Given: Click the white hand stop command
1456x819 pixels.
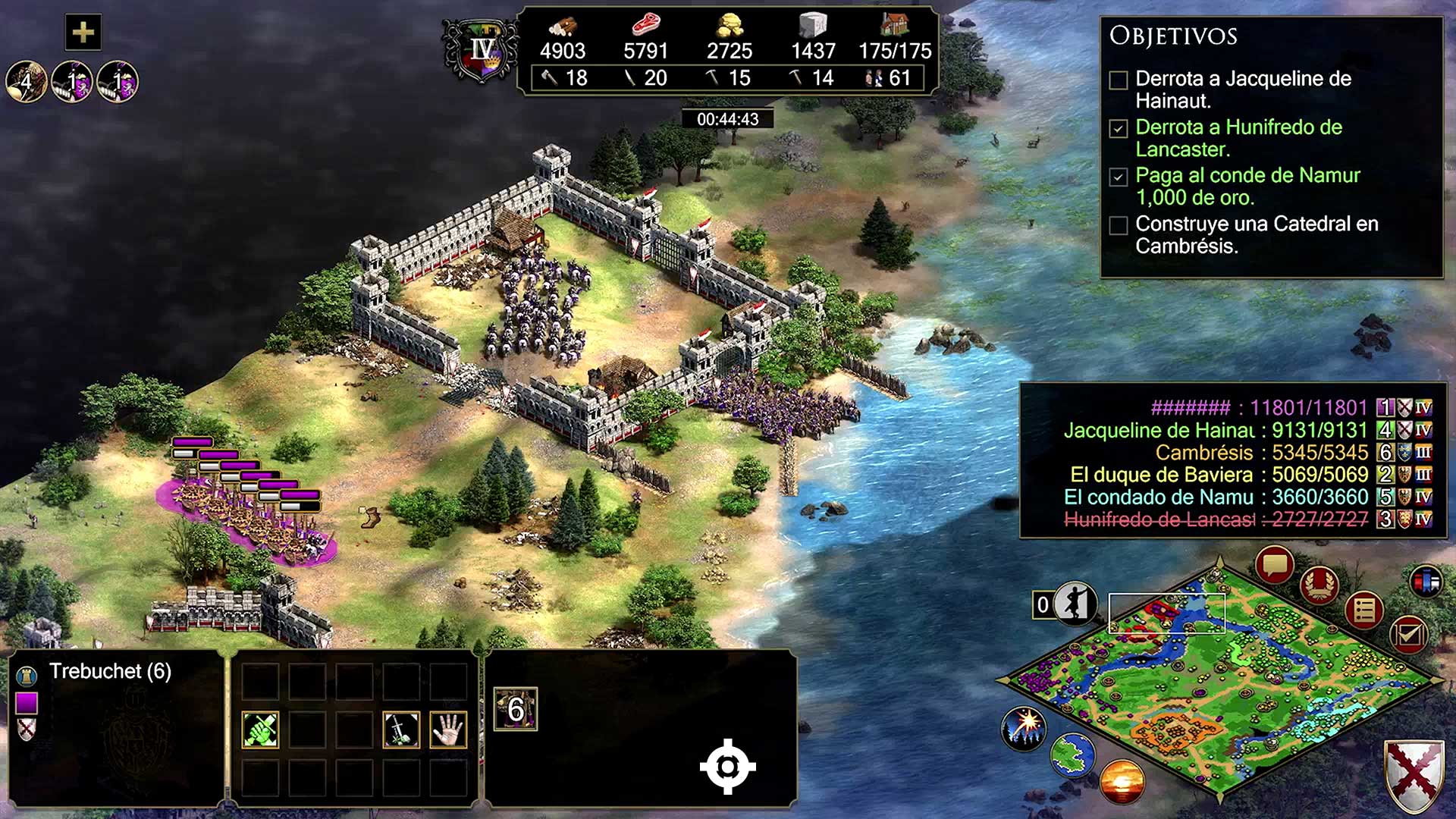Looking at the screenshot, I should tap(448, 730).
